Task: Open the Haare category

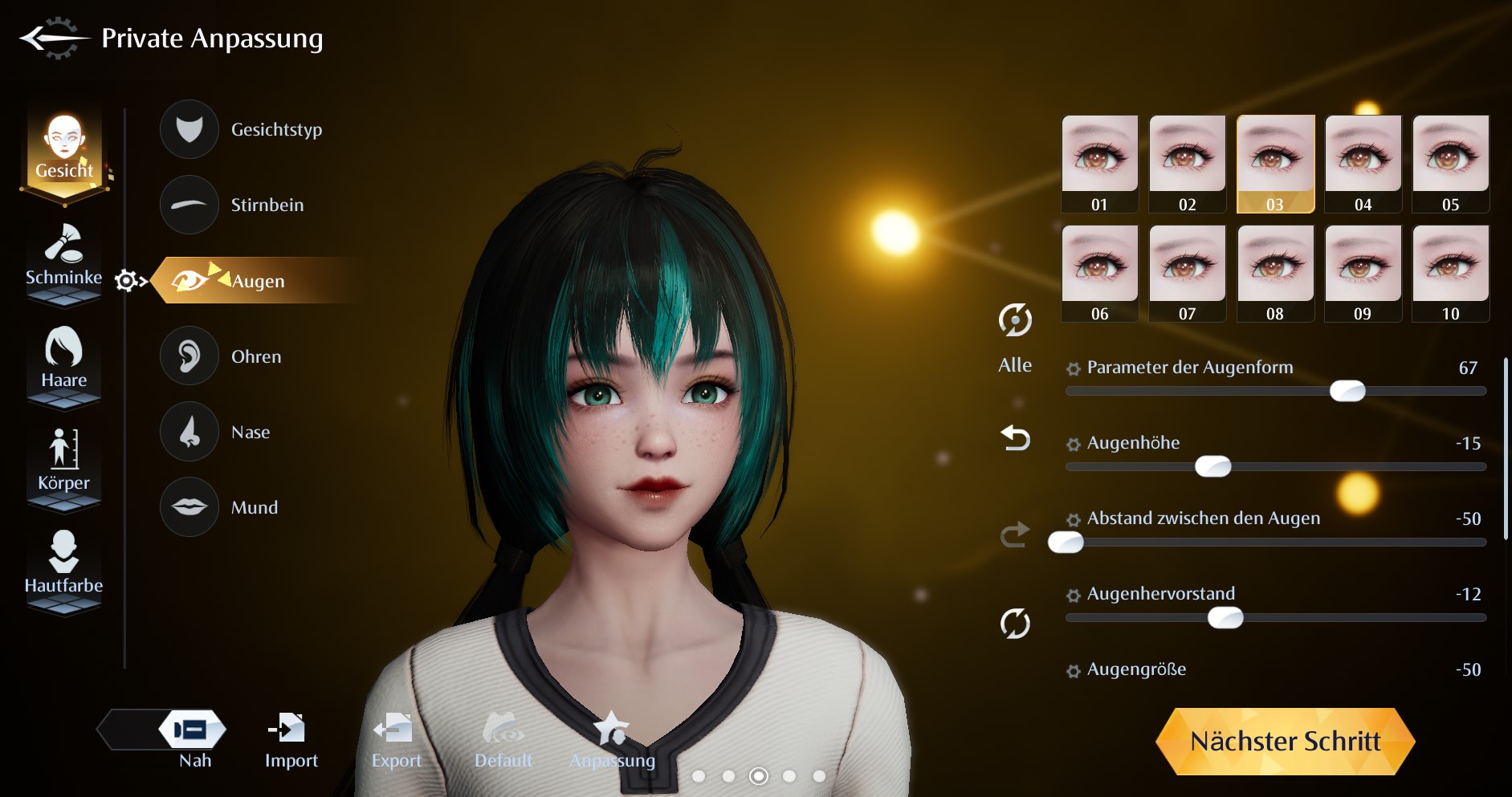Action: (x=63, y=360)
